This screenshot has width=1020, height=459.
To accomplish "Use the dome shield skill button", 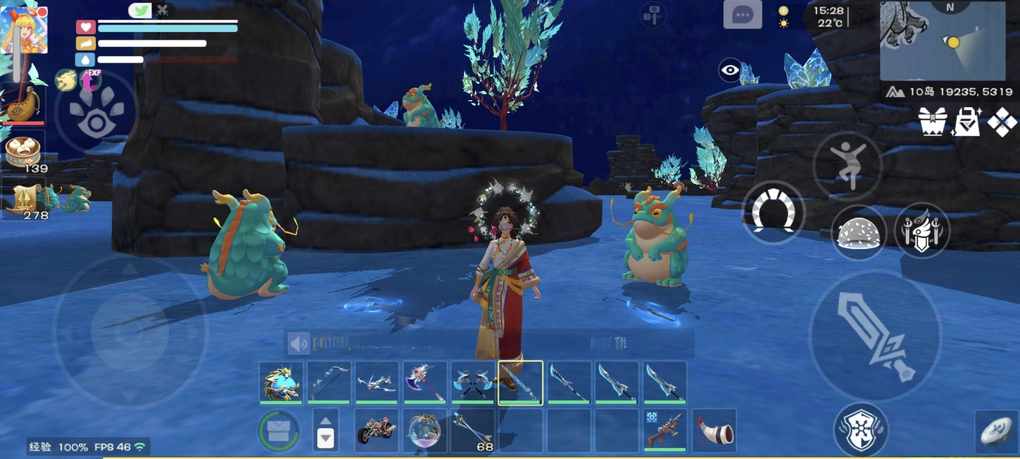I will 859,232.
